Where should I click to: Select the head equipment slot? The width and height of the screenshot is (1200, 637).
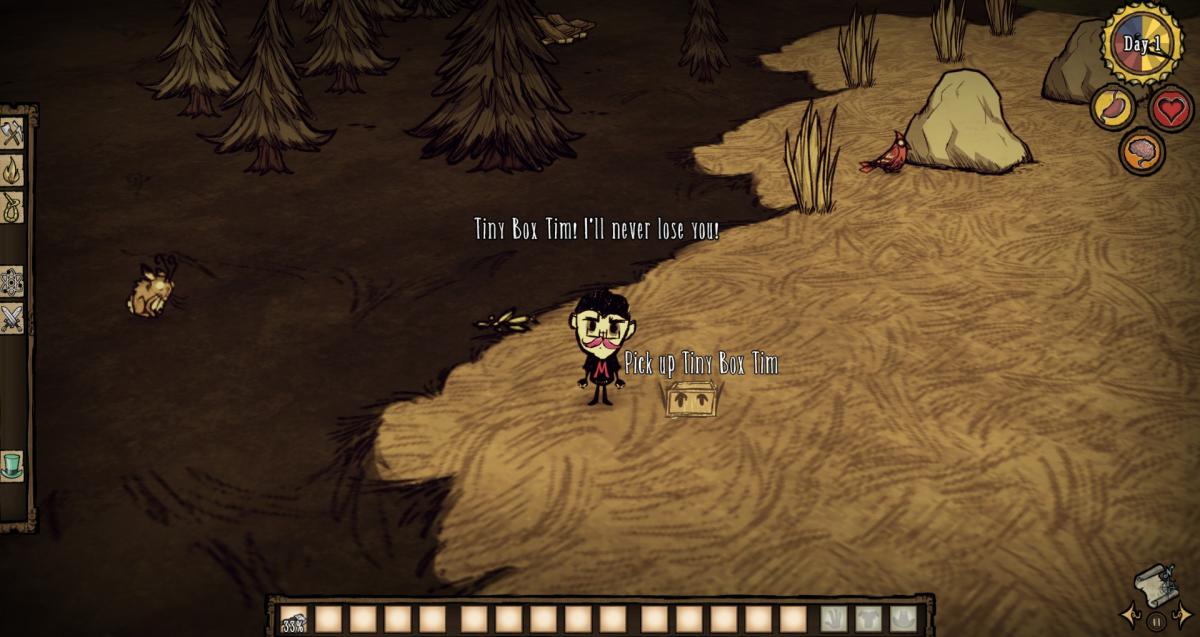(902, 619)
